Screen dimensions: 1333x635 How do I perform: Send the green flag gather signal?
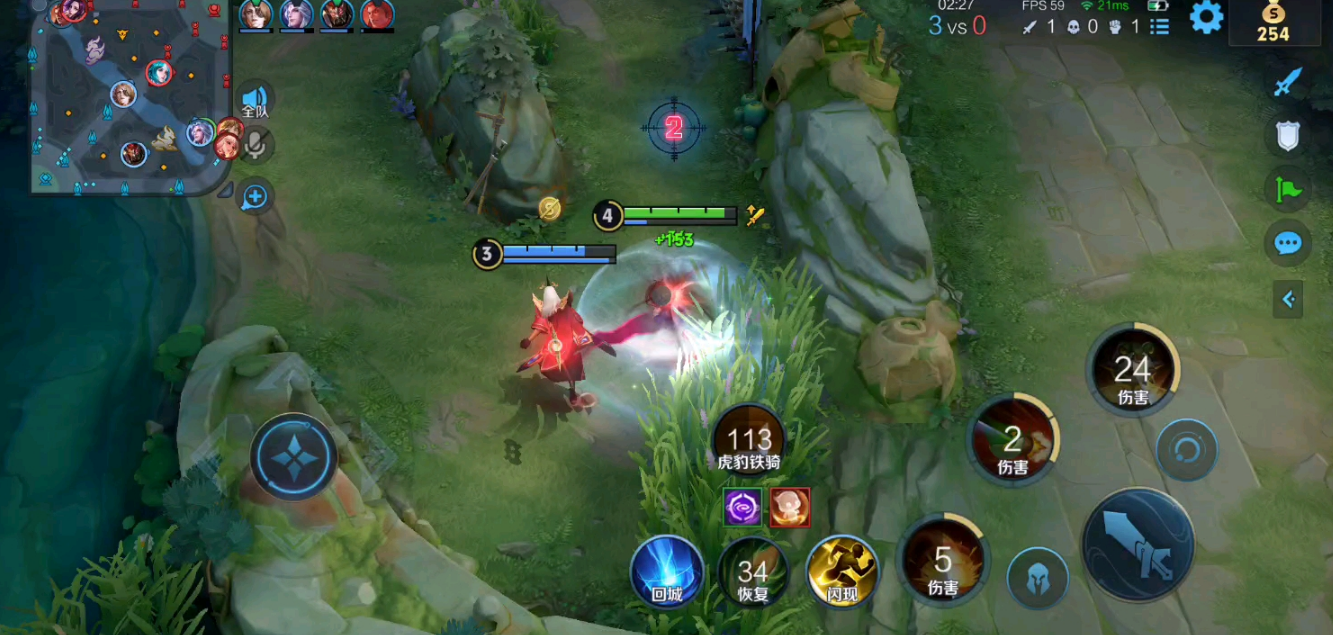pos(1287,189)
